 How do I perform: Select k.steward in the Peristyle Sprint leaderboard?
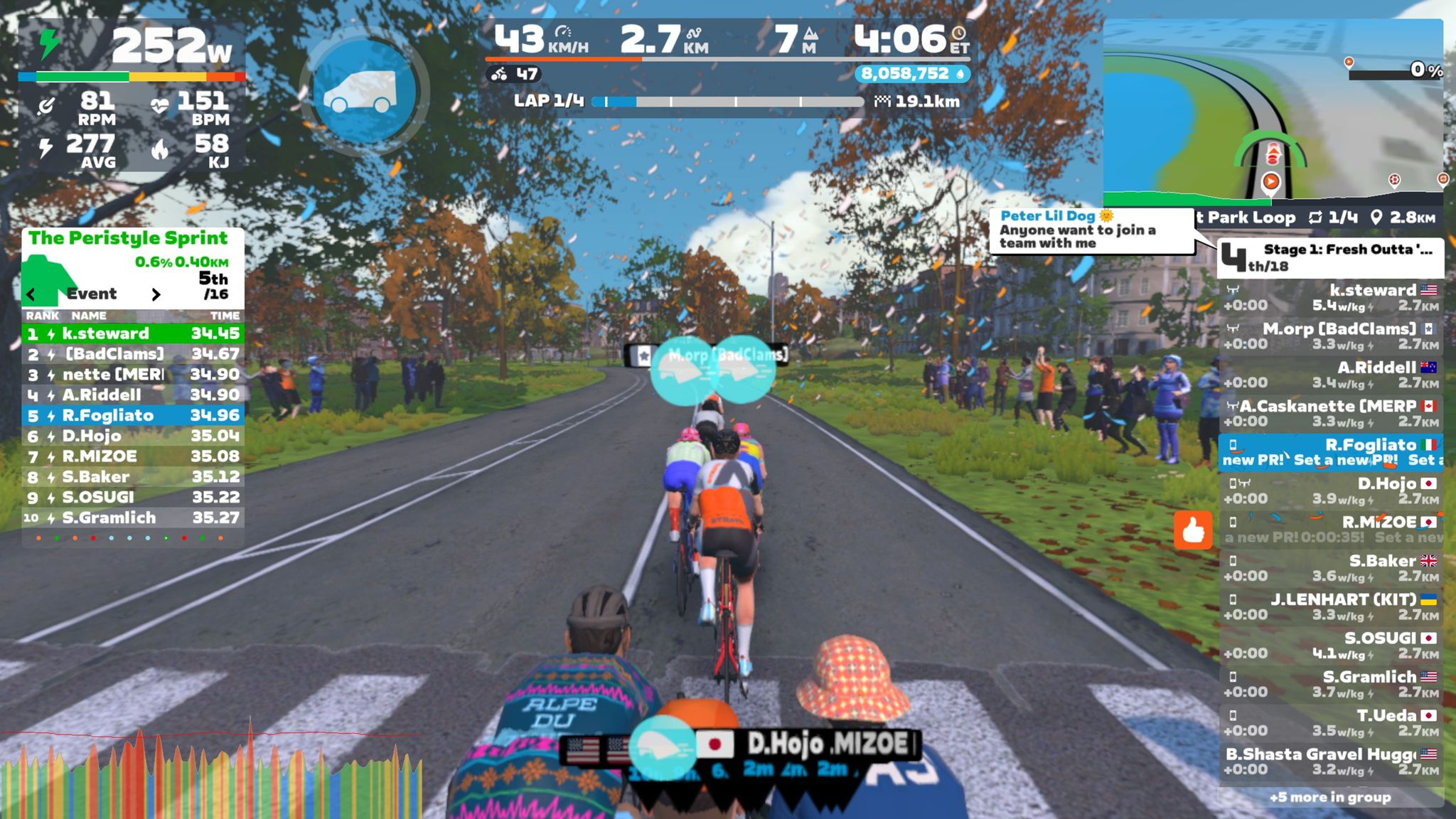coord(133,333)
